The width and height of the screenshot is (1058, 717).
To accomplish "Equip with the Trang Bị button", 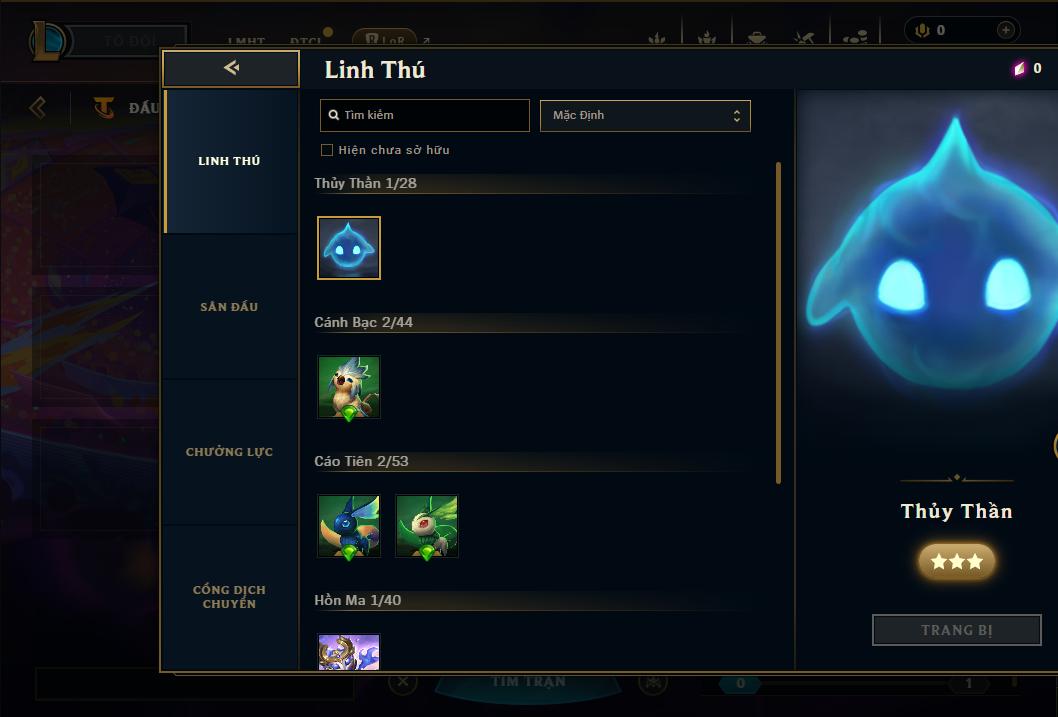I will 957,630.
